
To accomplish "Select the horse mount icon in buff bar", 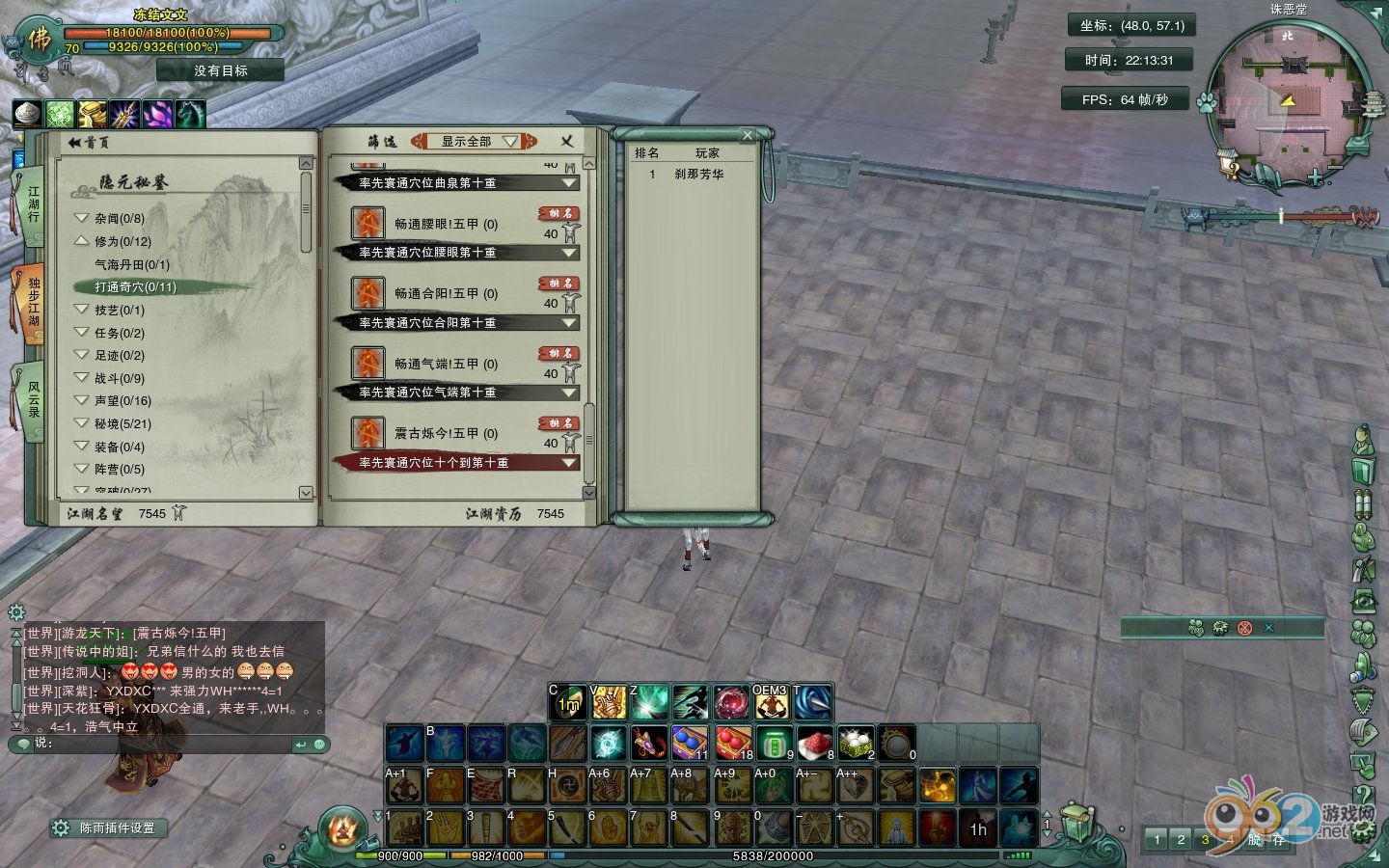I will coord(189,113).
